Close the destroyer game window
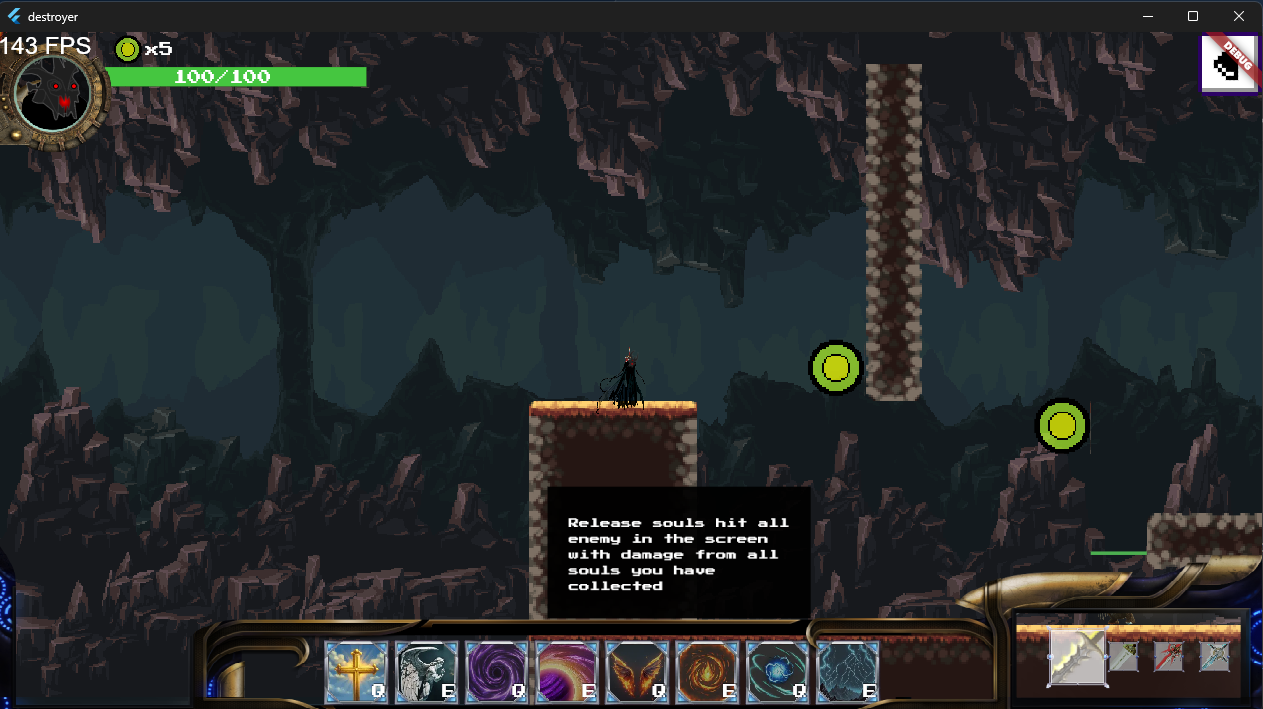The height and width of the screenshot is (709, 1263). 1239,16
